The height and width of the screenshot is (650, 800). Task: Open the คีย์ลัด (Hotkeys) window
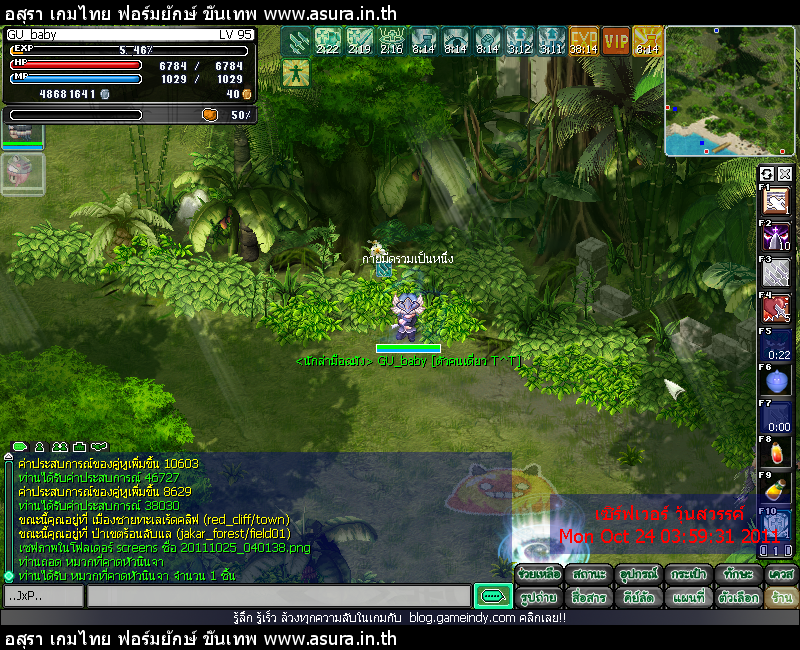637,597
